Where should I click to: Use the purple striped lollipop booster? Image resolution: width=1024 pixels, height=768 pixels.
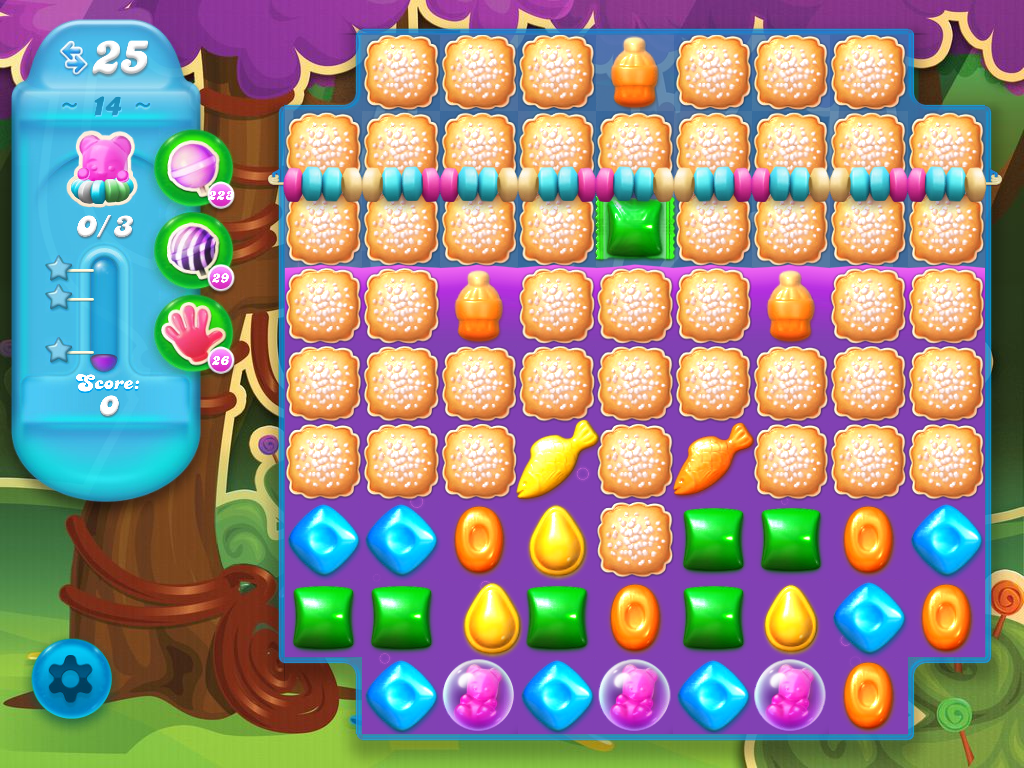pyautogui.click(x=191, y=249)
